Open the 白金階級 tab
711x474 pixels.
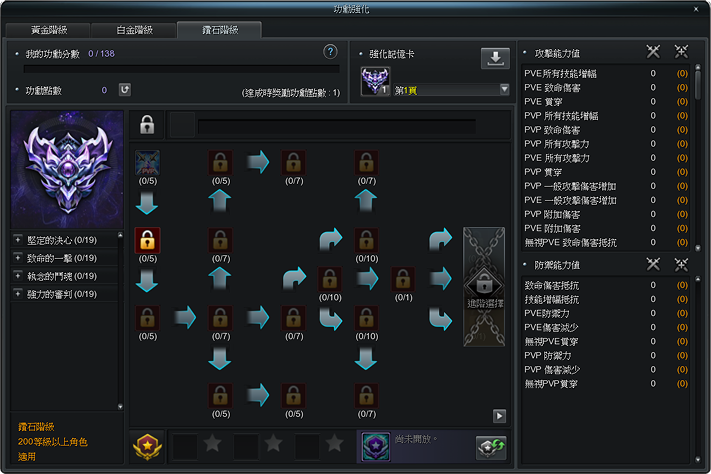(x=133, y=30)
